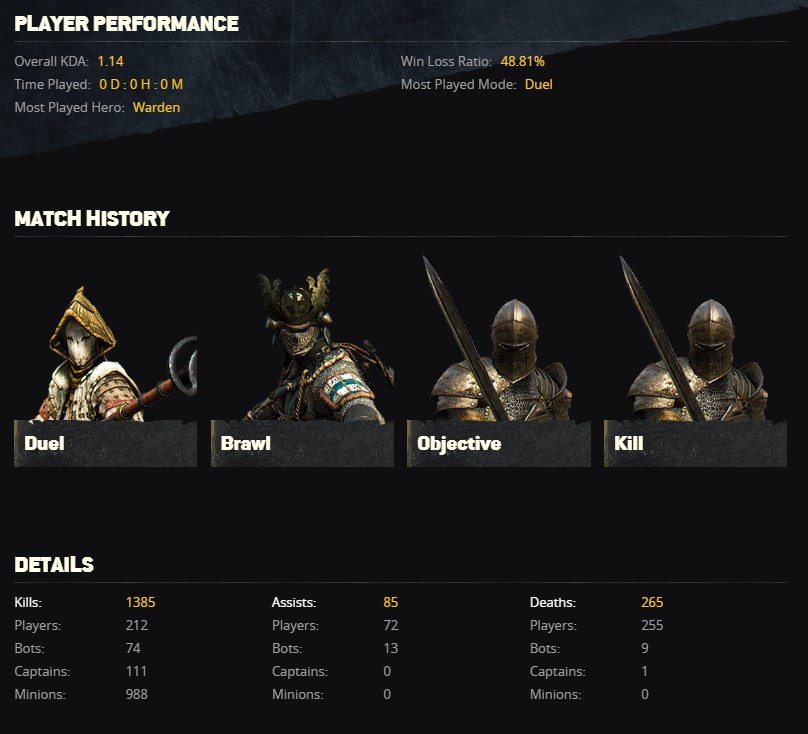
Task: Select the Brawl match history card
Action: pyautogui.click(x=302, y=360)
